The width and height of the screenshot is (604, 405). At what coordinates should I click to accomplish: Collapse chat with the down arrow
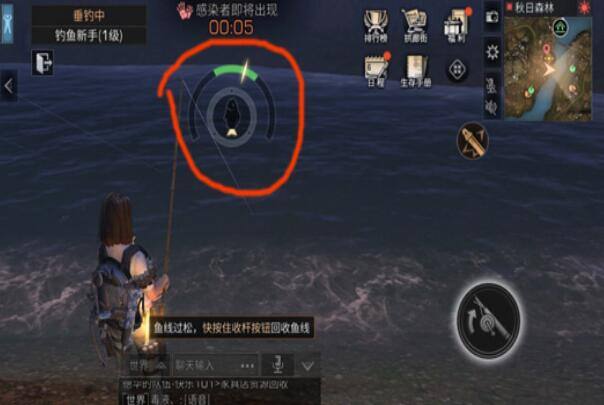coord(308,366)
